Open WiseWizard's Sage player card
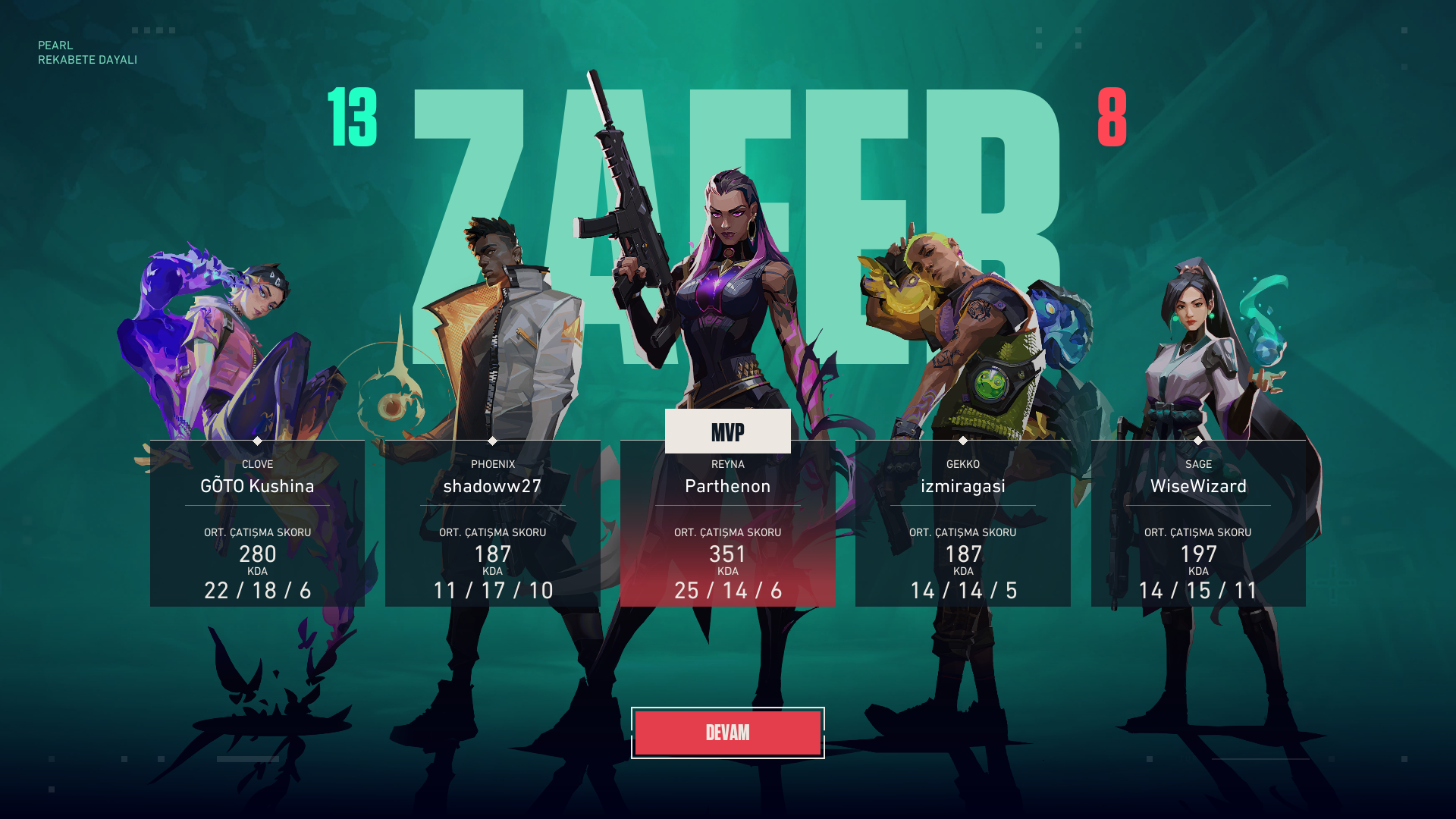The width and height of the screenshot is (1456, 819). (1198, 523)
